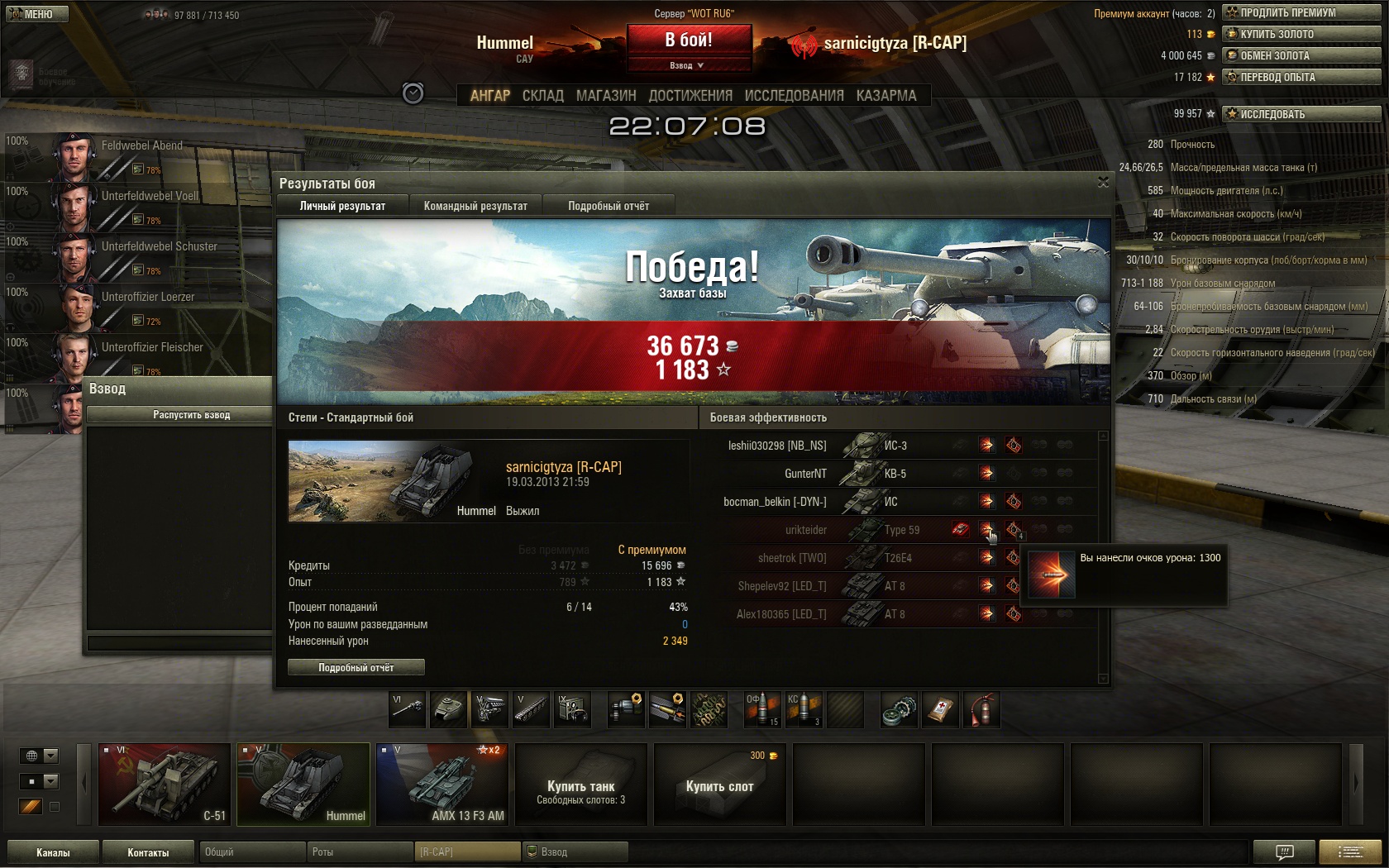Image resolution: width=1389 pixels, height=868 pixels.
Task: Open the МАГАЗИН section
Action: coord(606,96)
